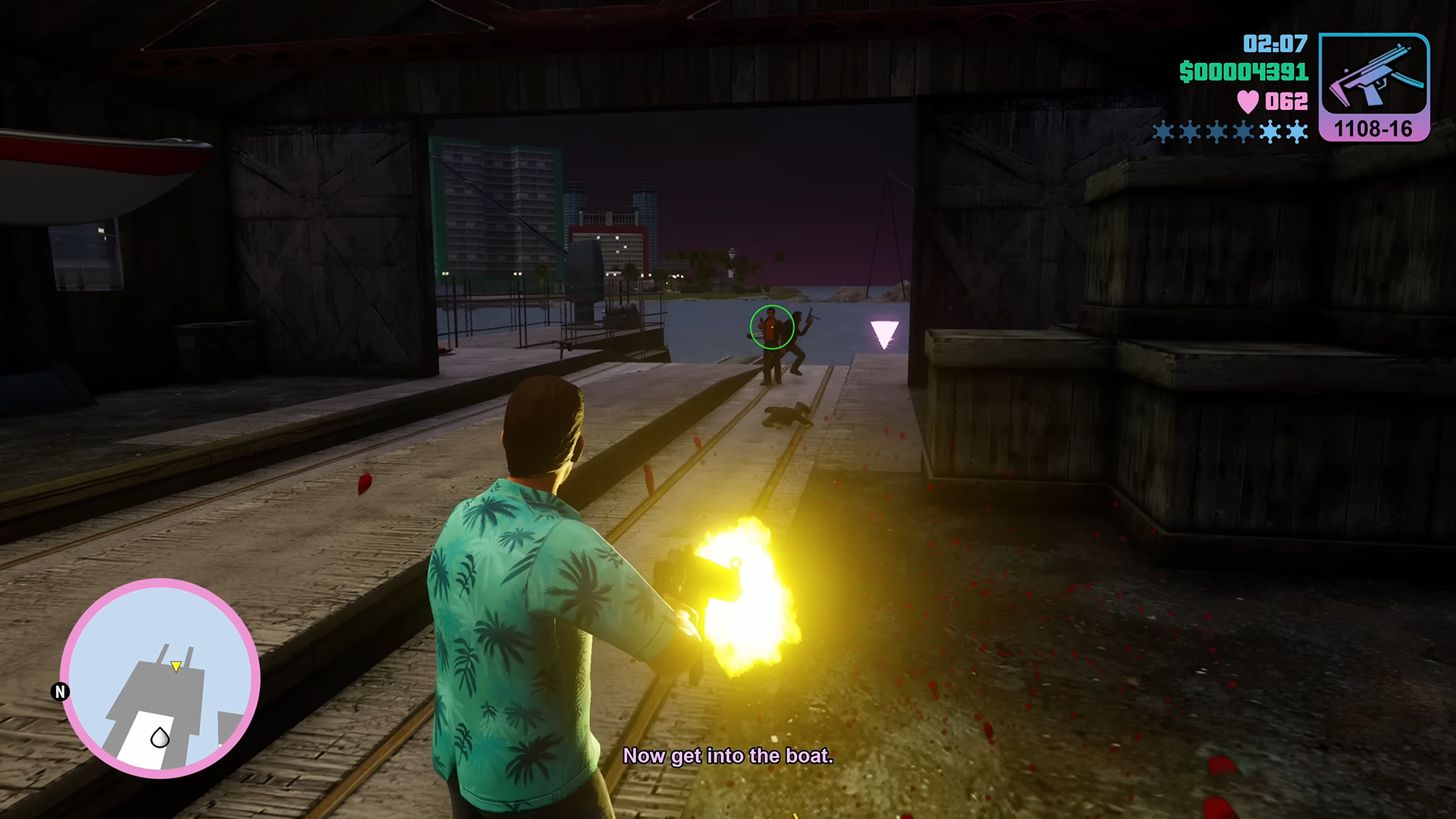Image resolution: width=1456 pixels, height=819 pixels.
Task: Click the pink triangle mission marker
Action: pyautogui.click(x=883, y=331)
